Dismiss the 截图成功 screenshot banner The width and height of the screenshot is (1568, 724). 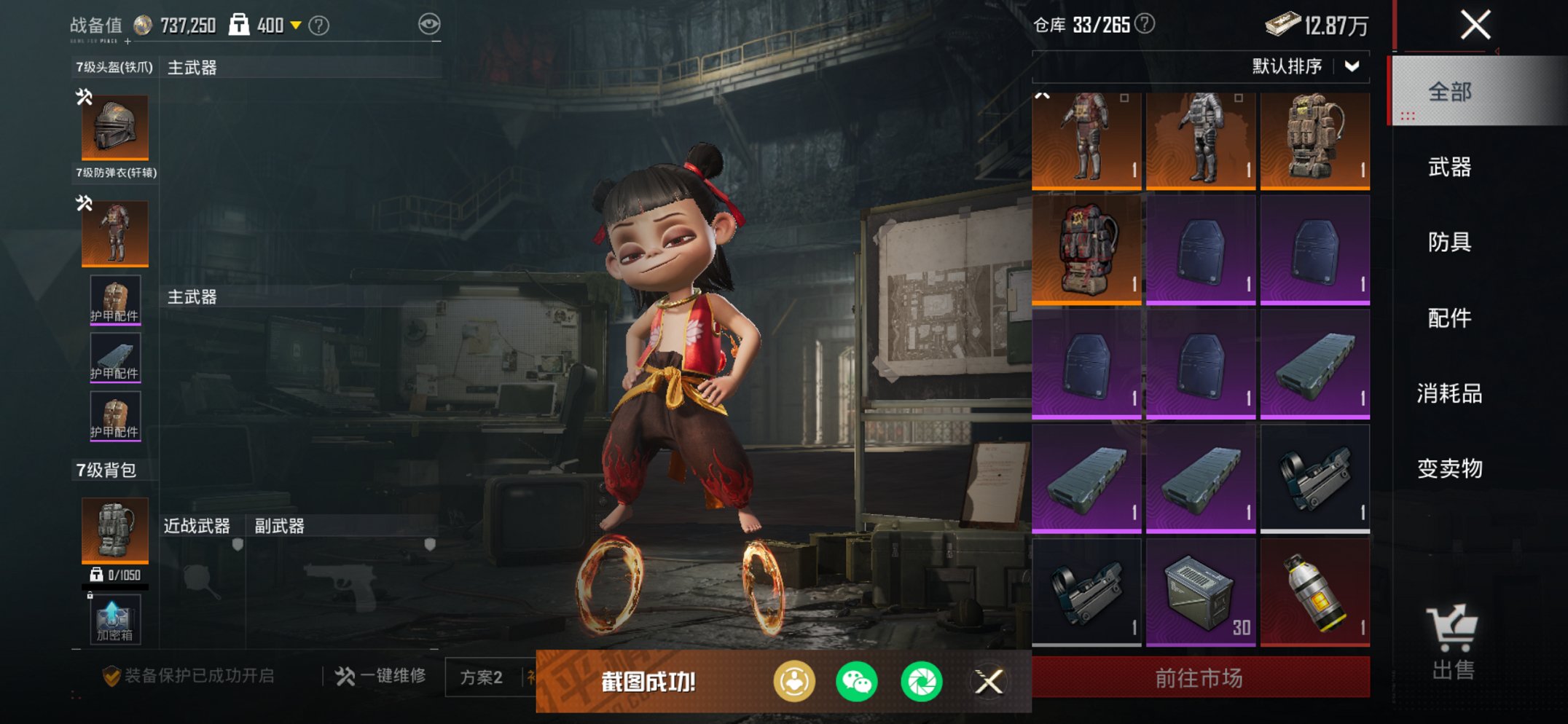pos(989,682)
